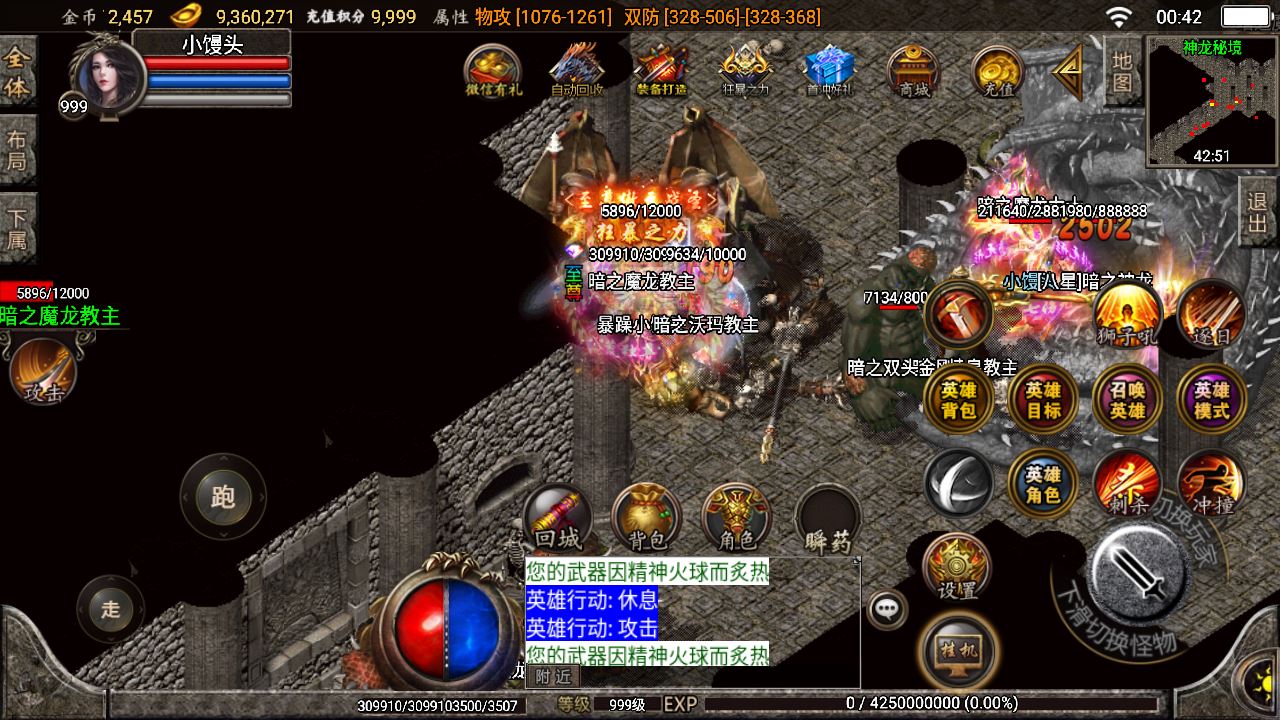Open the 充值 recharge icon
This screenshot has width=1280, height=720.
click(x=997, y=70)
